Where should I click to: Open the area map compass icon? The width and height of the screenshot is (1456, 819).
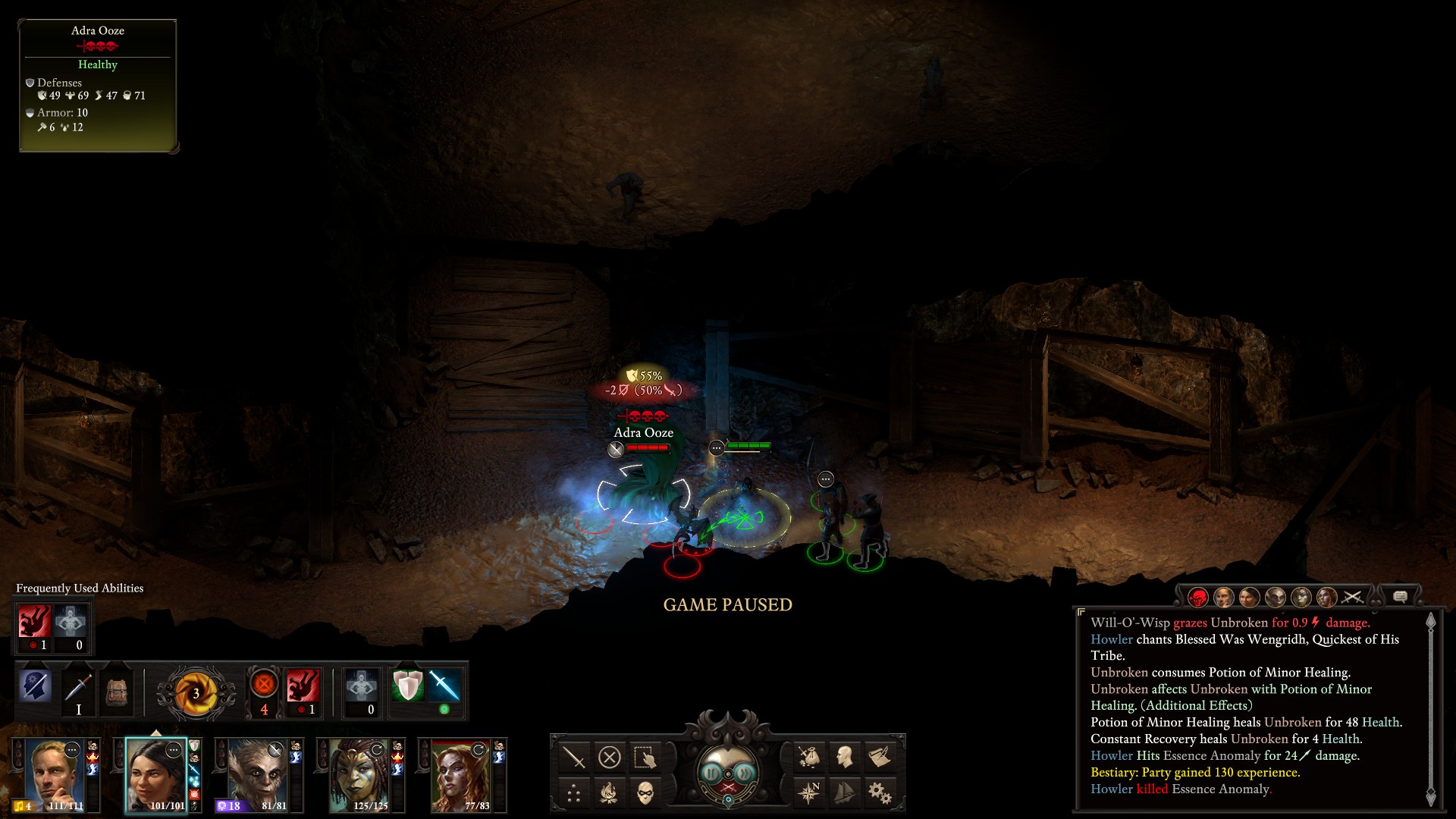(x=809, y=793)
